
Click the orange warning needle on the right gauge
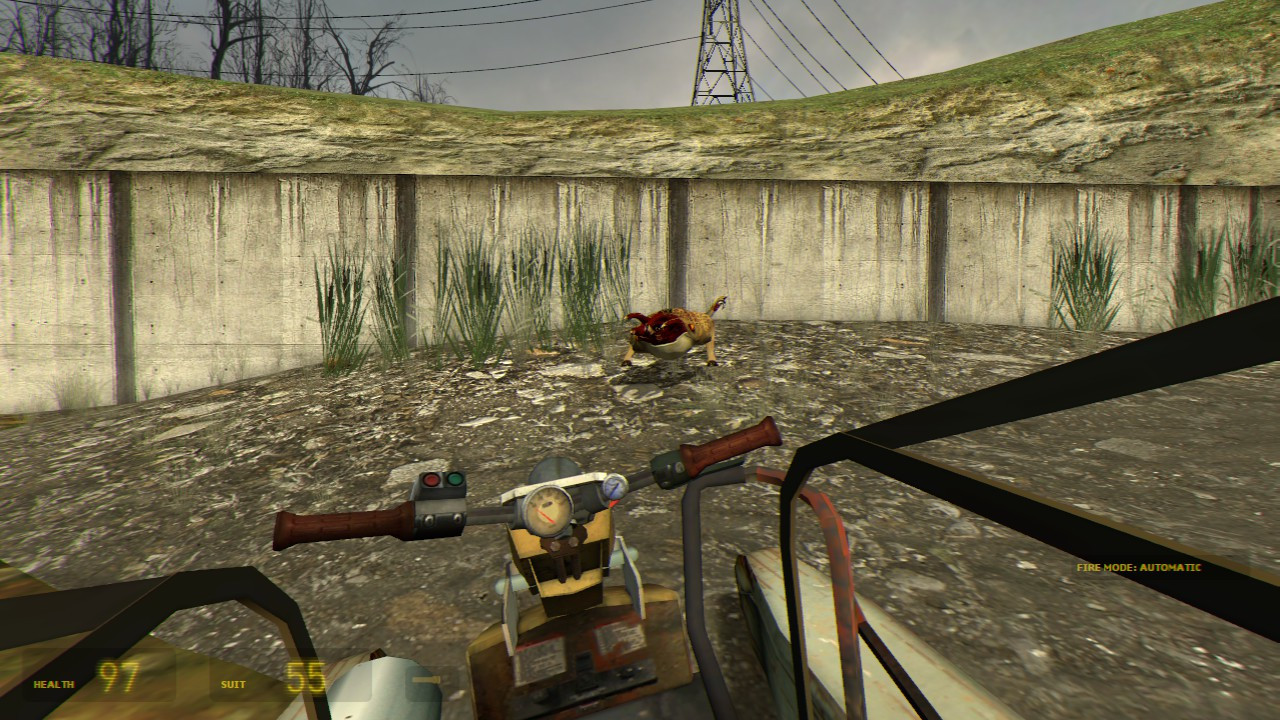(x=613, y=503)
